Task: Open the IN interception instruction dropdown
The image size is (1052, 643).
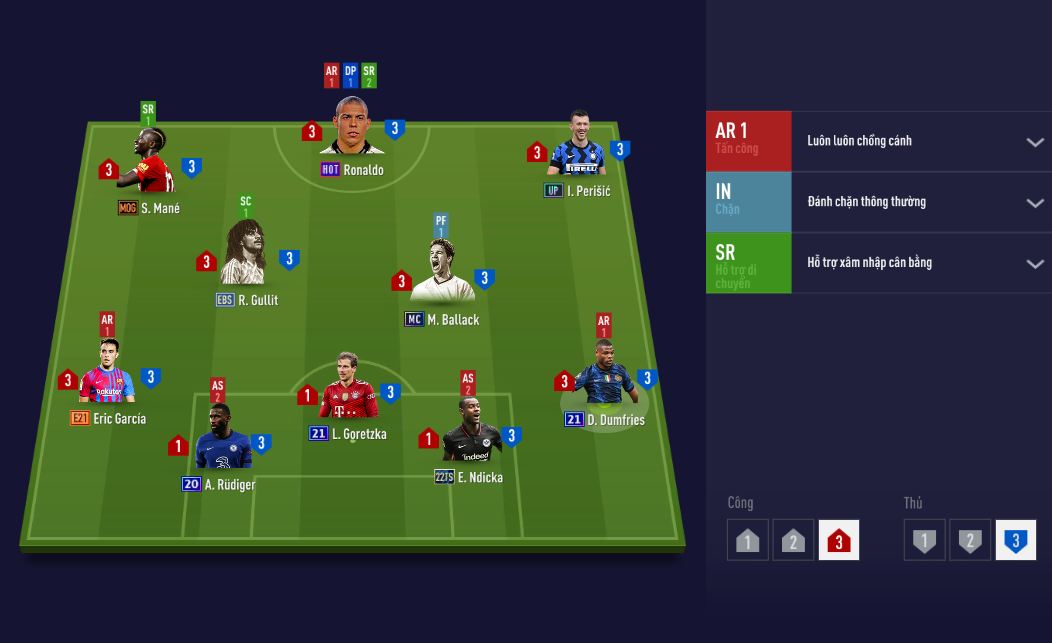Action: (x=1035, y=203)
